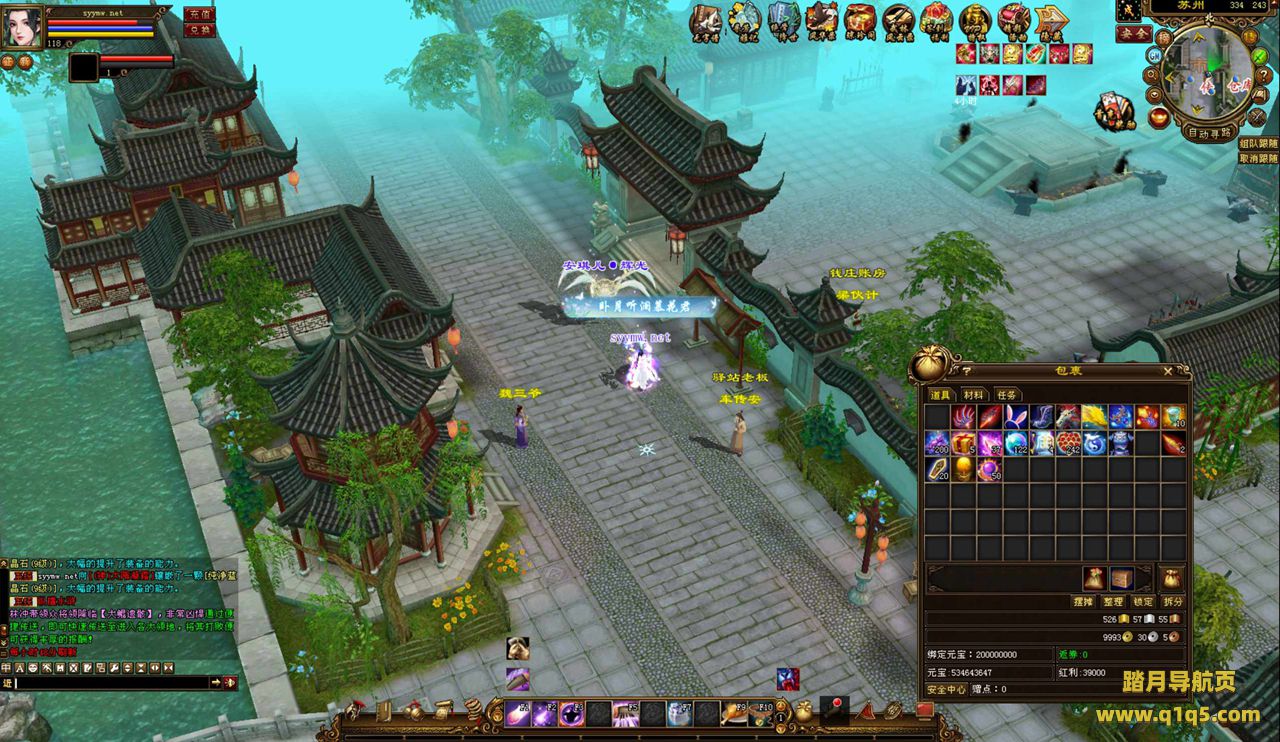Click the 整理 sort inventory button
The width and height of the screenshot is (1280, 742).
[x=1113, y=602]
